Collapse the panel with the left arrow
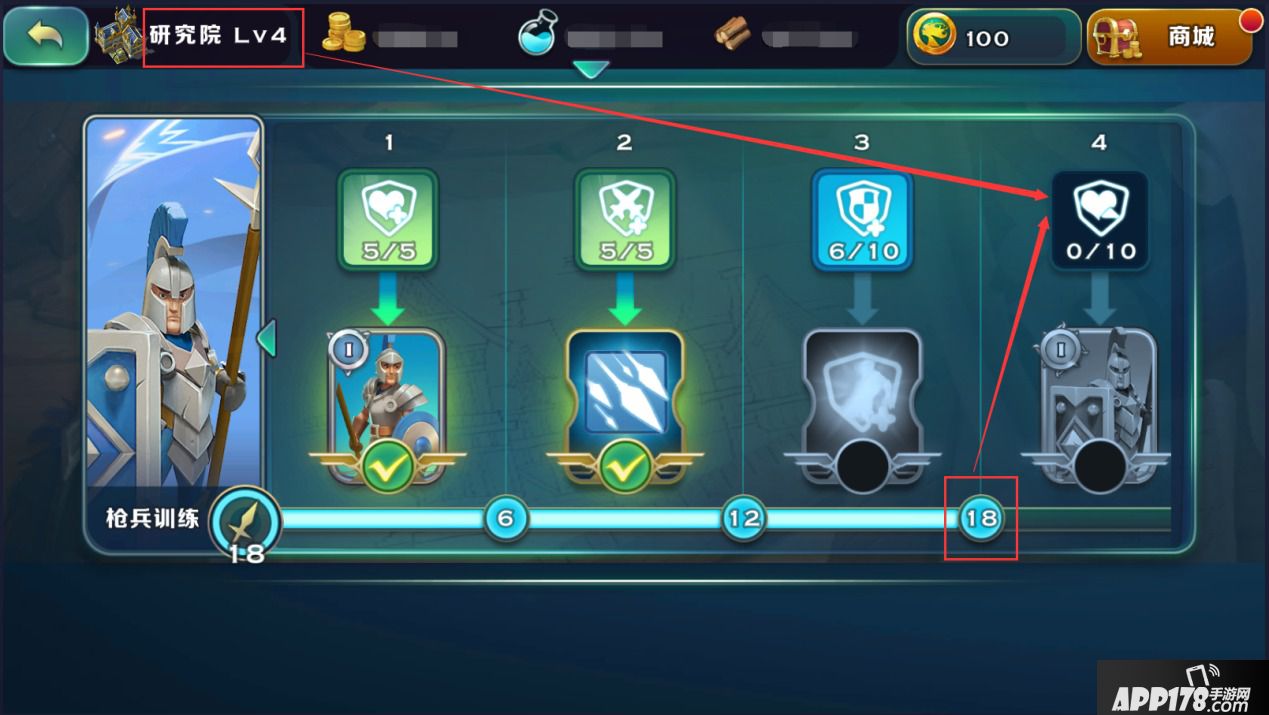Image resolution: width=1269 pixels, height=715 pixels. (266, 338)
